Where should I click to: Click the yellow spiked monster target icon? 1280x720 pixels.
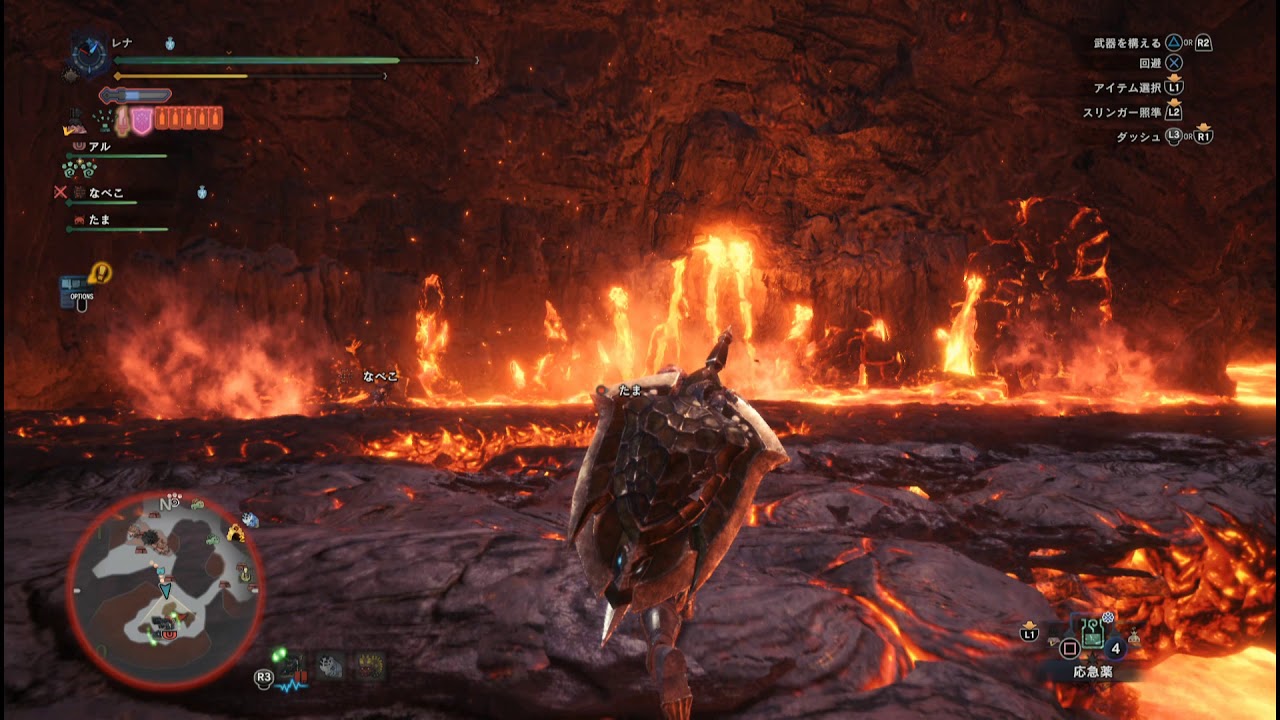[x=370, y=666]
